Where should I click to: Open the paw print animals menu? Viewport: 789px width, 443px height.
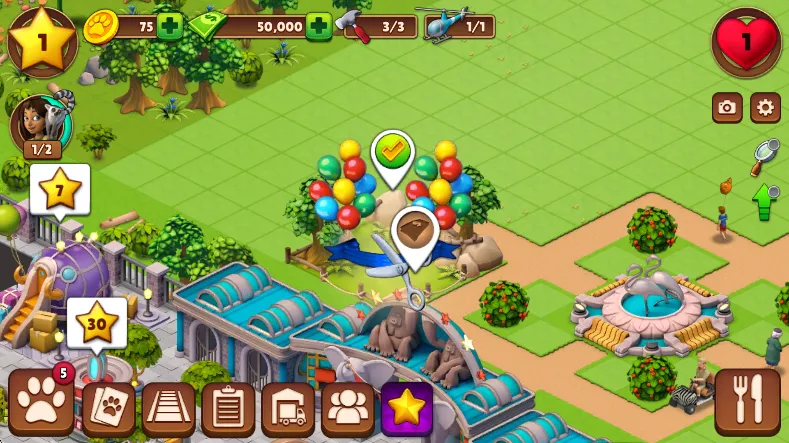tap(41, 405)
